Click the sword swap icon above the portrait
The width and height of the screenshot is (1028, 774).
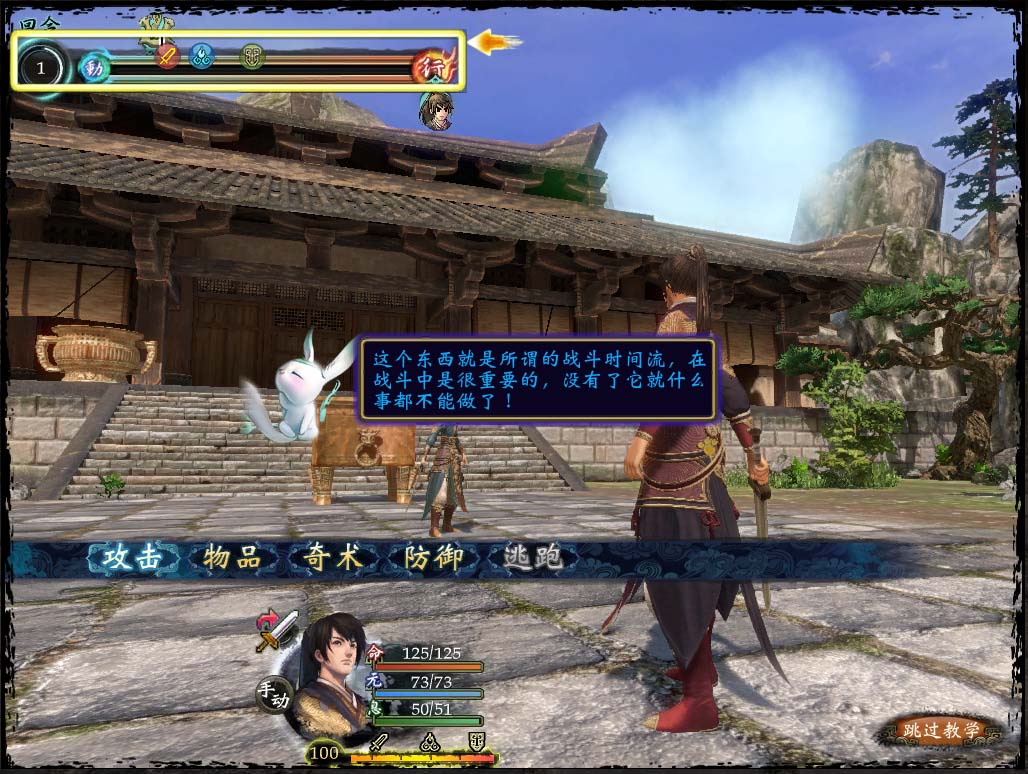[277, 630]
